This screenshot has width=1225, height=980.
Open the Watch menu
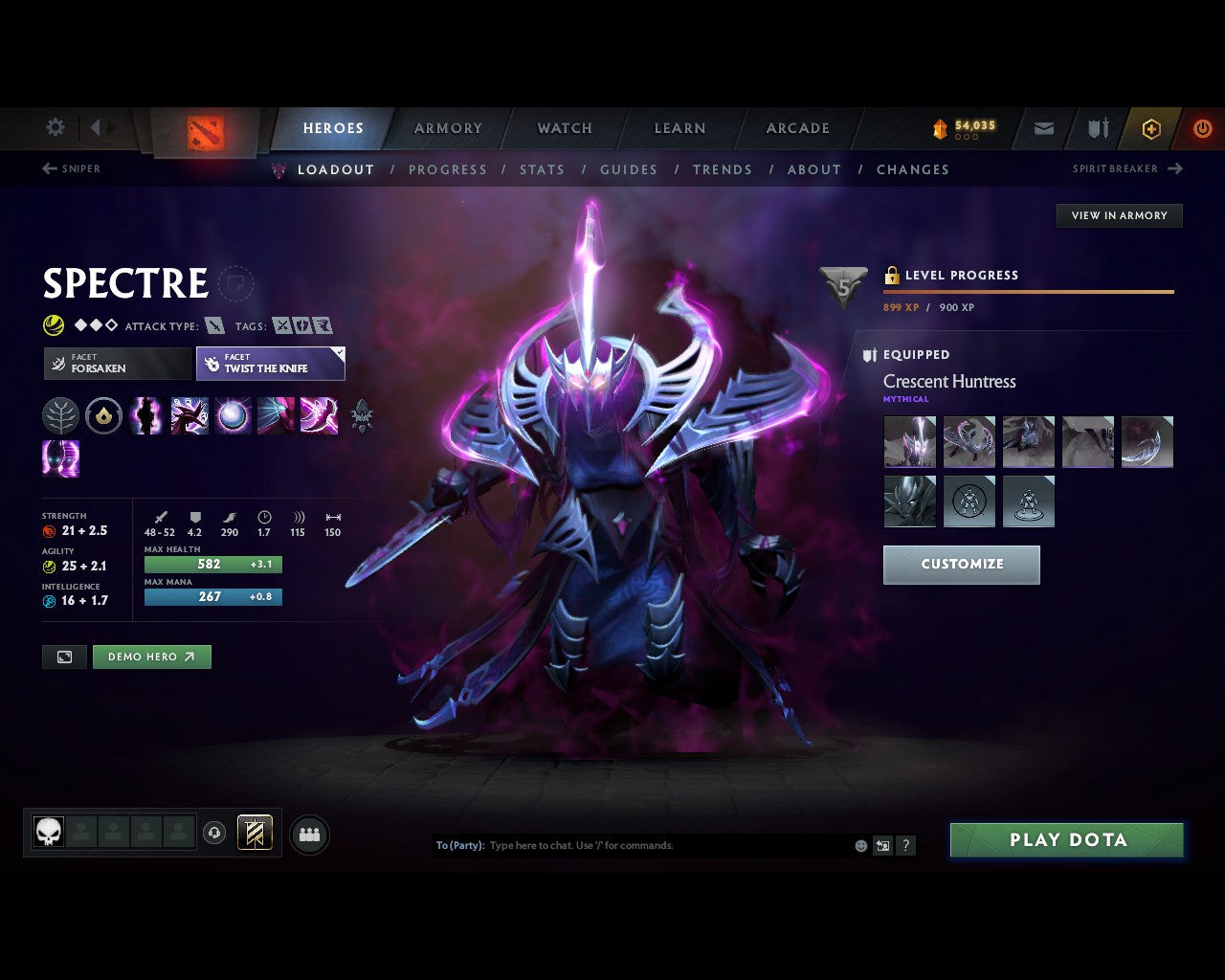click(x=564, y=127)
